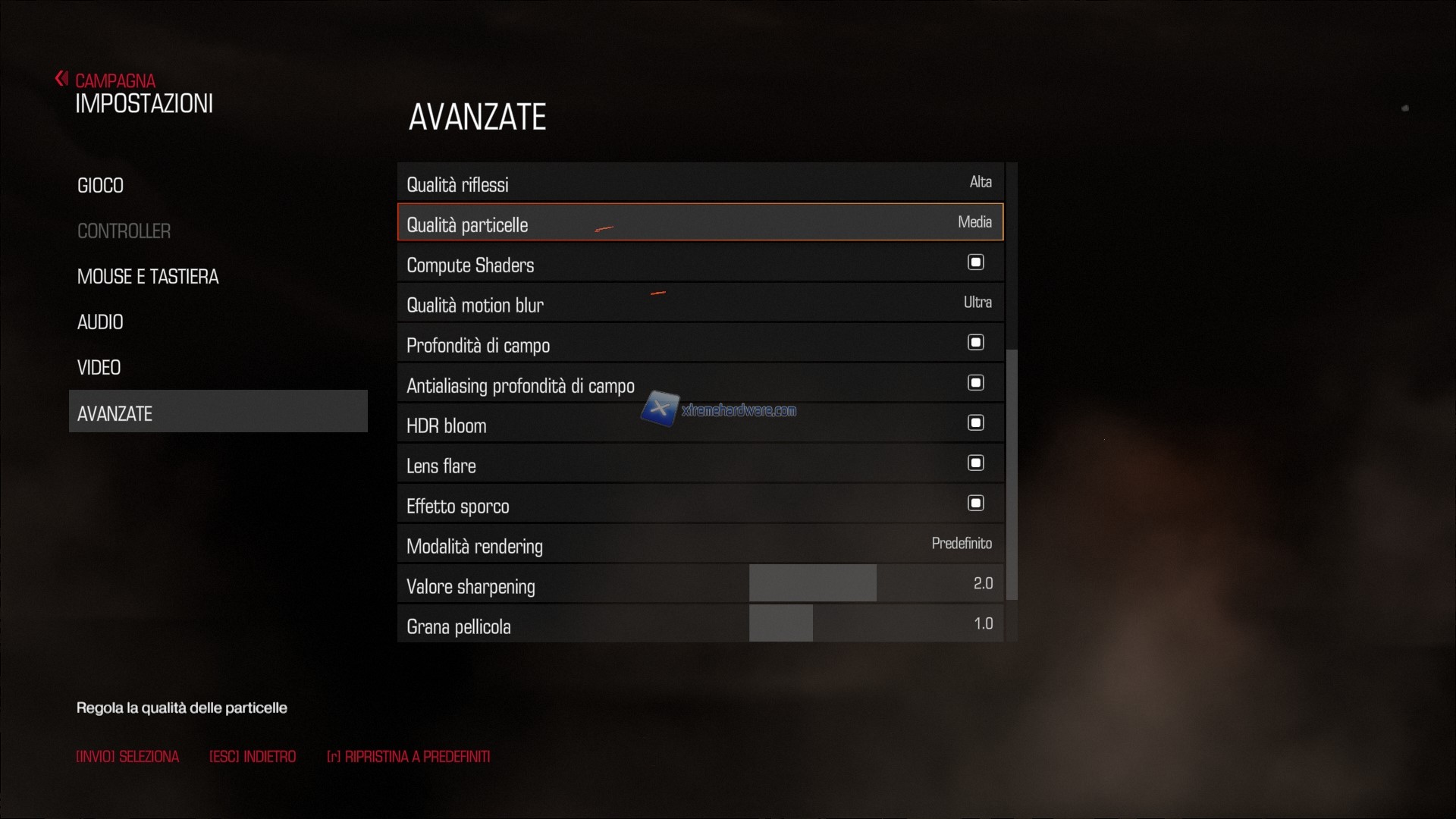This screenshot has width=1456, height=819.
Task: Toggle the Effetto sporco checkbox
Action: (975, 504)
